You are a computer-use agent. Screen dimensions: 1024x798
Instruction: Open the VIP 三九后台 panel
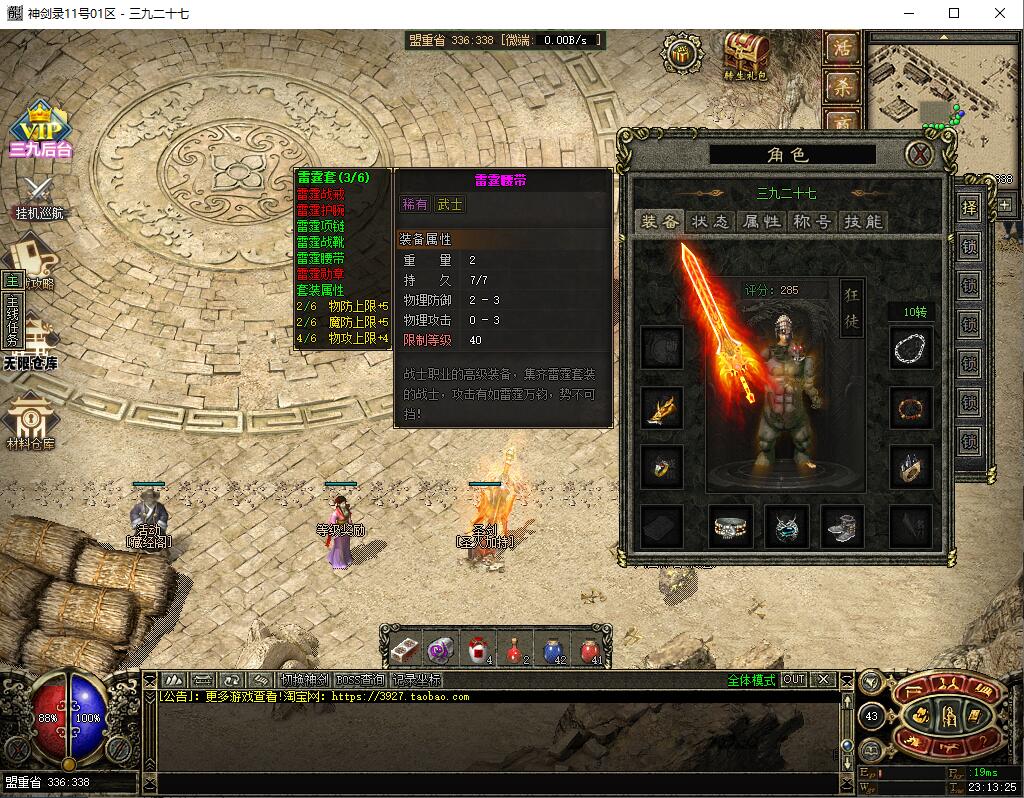[40, 130]
